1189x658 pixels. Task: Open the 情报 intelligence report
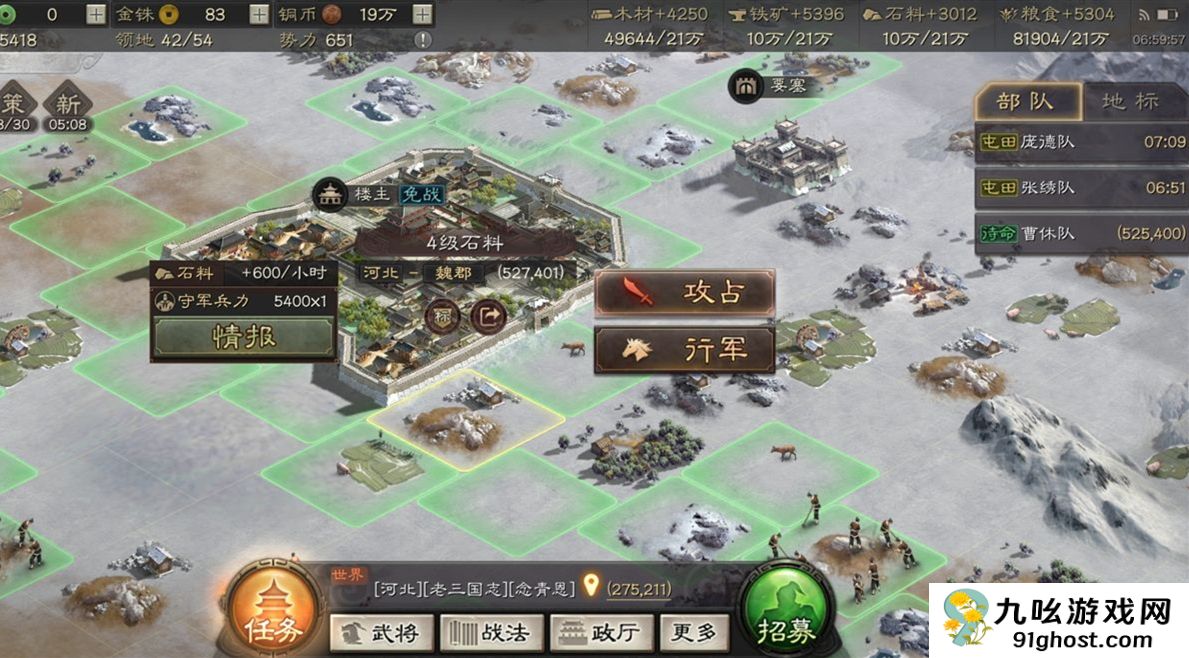click(243, 338)
